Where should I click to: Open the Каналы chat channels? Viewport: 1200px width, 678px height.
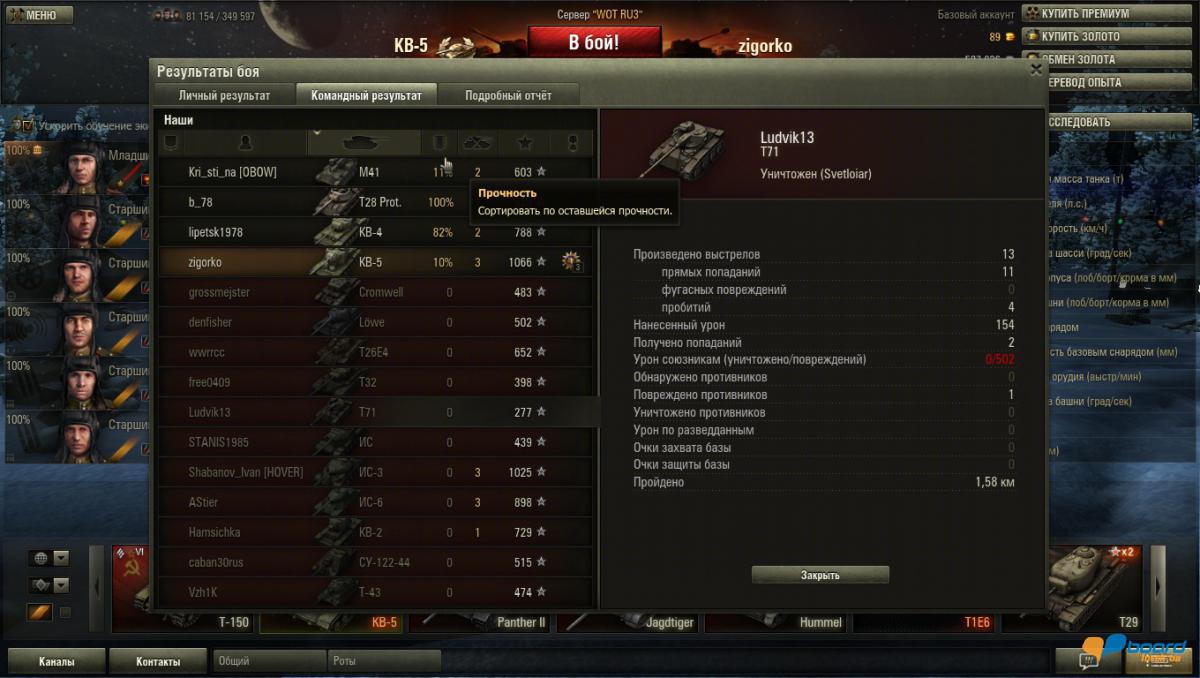57,661
